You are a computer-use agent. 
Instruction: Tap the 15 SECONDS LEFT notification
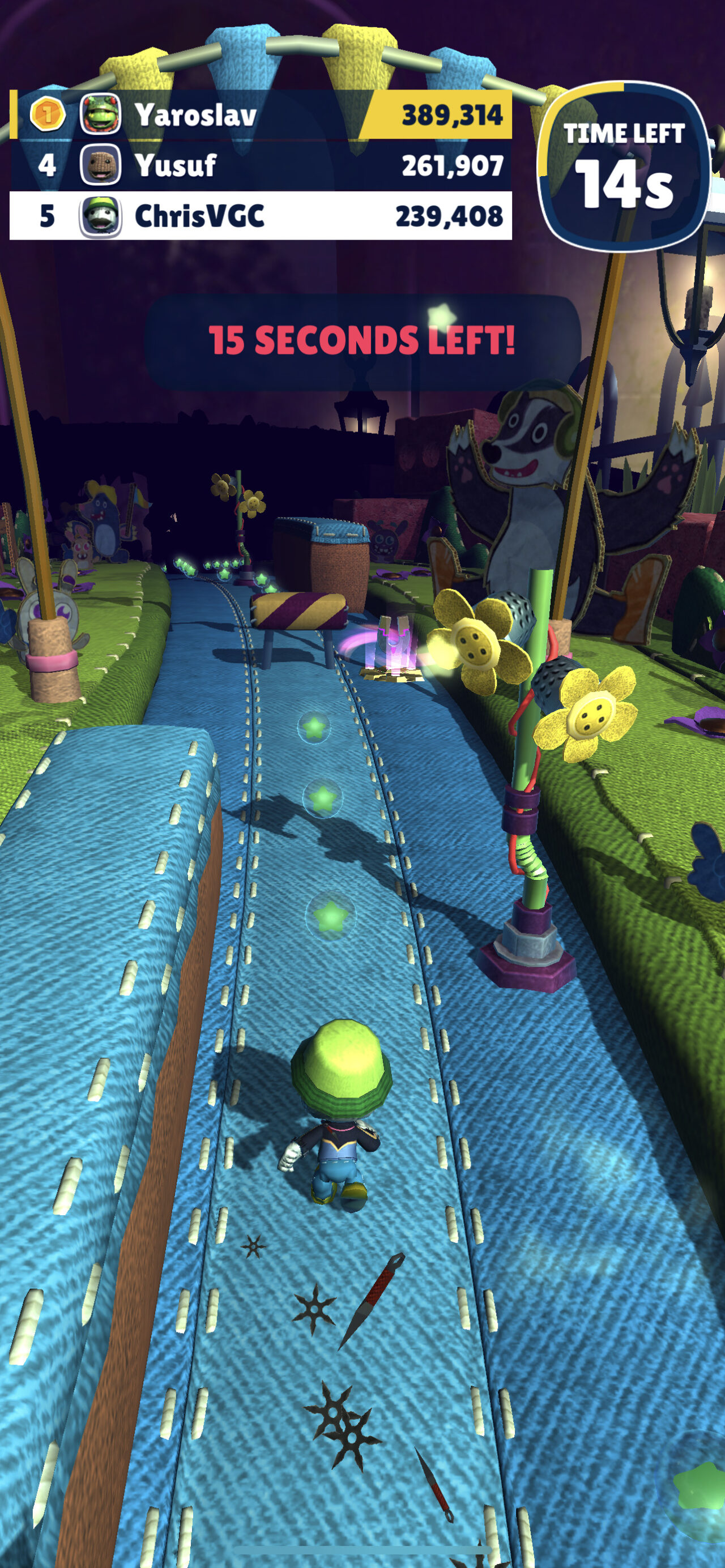coord(362,341)
